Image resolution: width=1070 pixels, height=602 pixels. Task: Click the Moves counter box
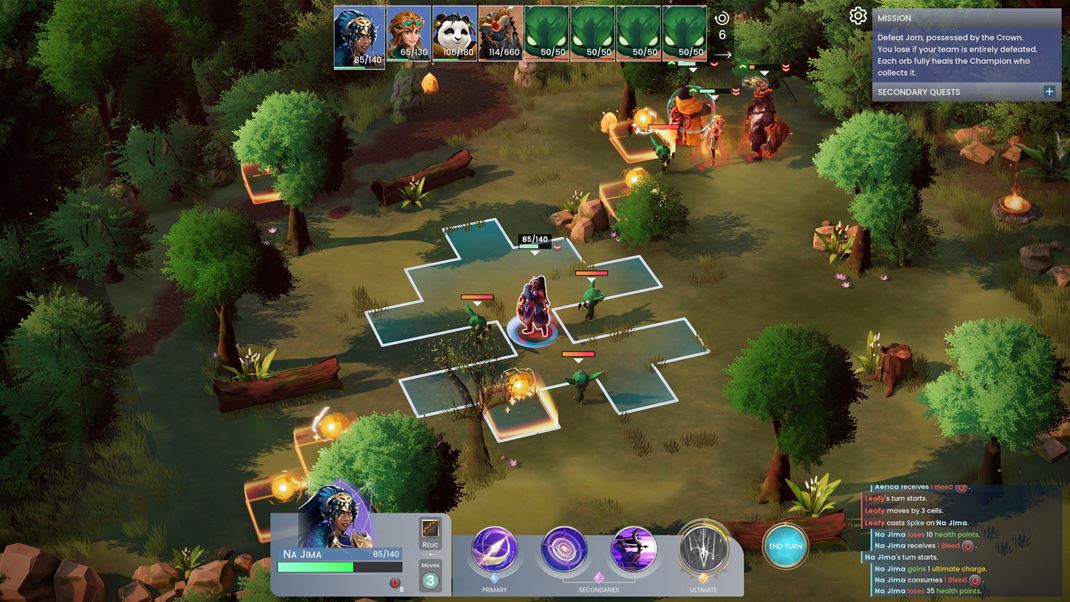[430, 576]
